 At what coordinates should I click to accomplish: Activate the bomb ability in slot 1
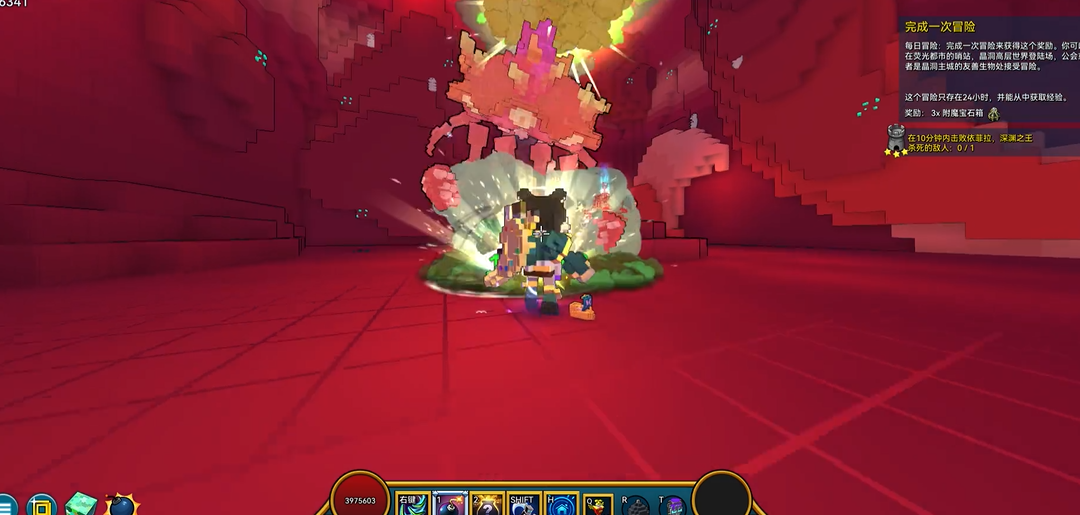[x=450, y=505]
